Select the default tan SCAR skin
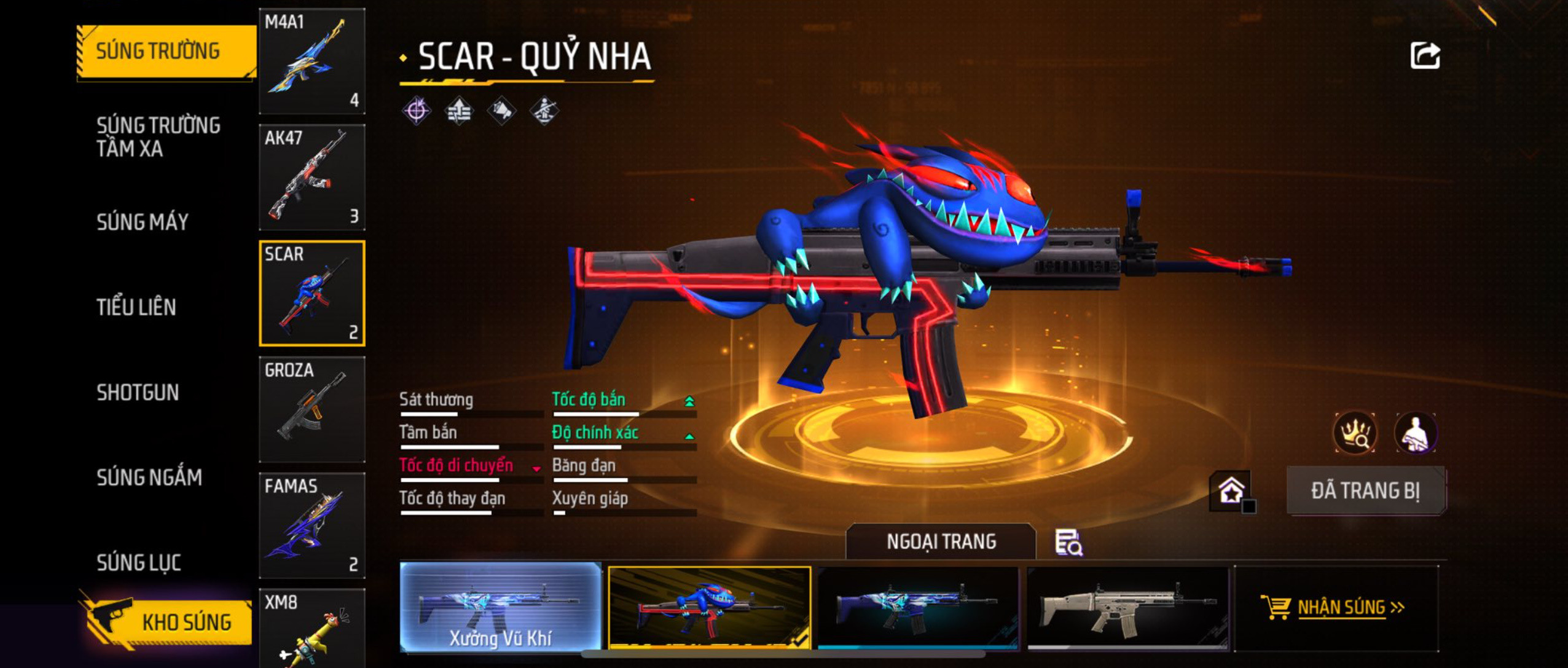This screenshot has width=1568, height=668. (x=1127, y=607)
